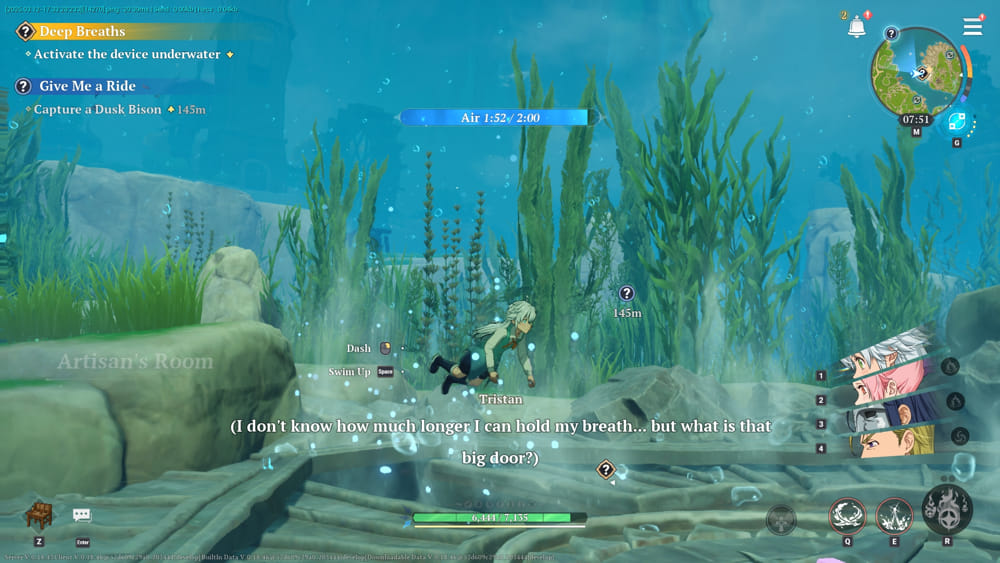Open the chat speech bubble
Viewport: 1000px width, 563px height.
(x=82, y=515)
